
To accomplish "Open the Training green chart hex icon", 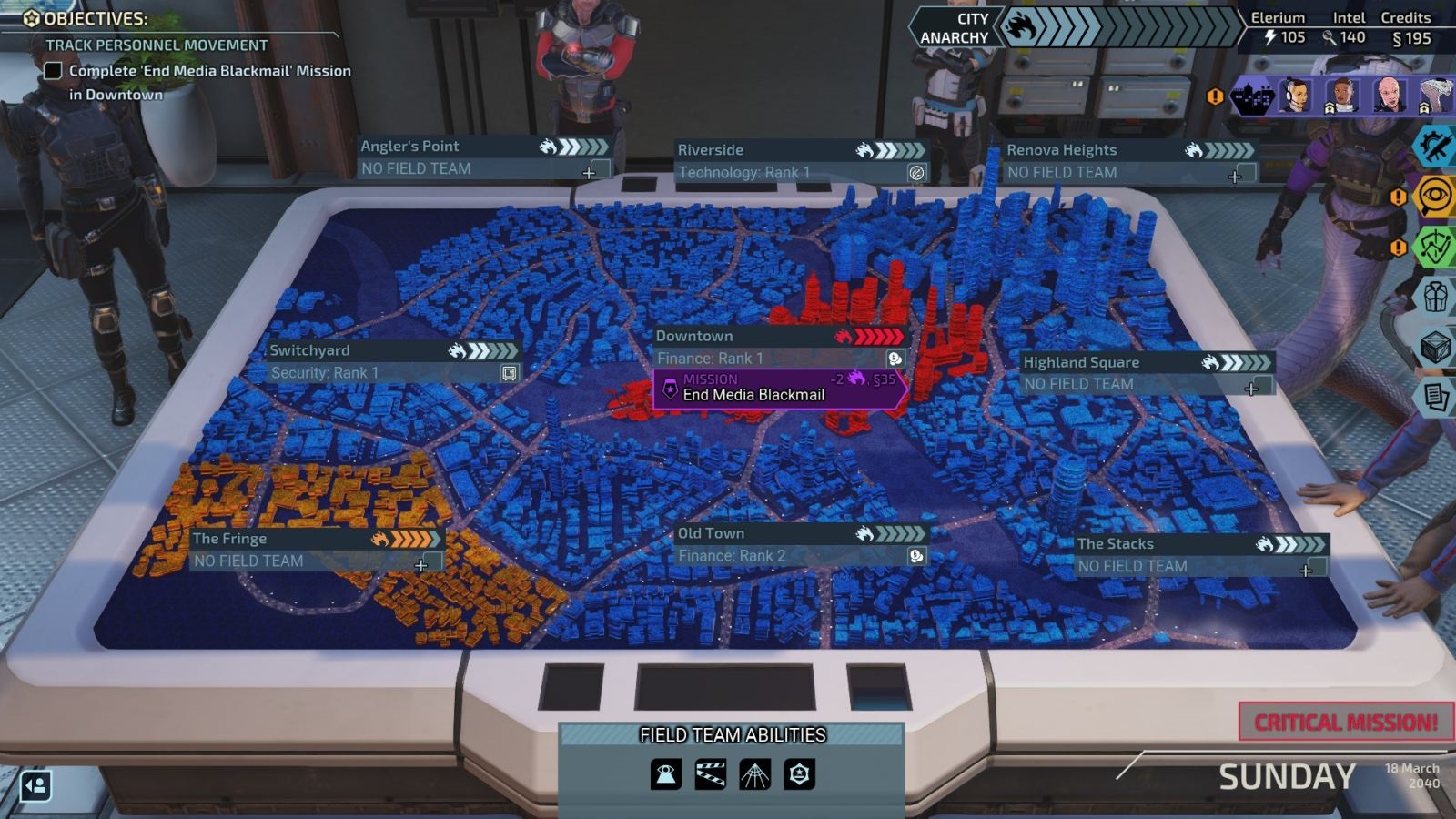I will [x=1435, y=247].
